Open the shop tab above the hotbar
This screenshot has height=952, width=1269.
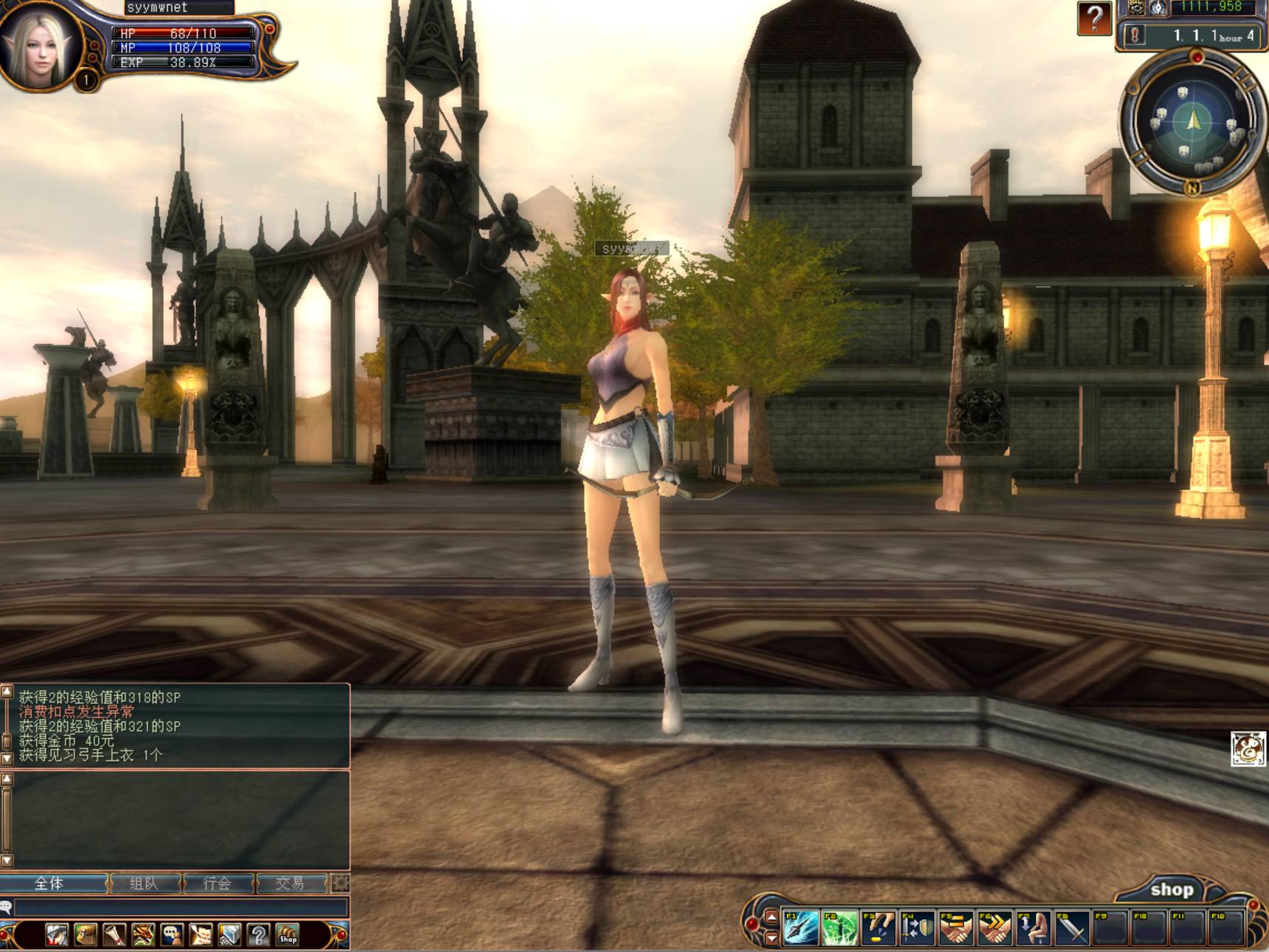point(1171,890)
